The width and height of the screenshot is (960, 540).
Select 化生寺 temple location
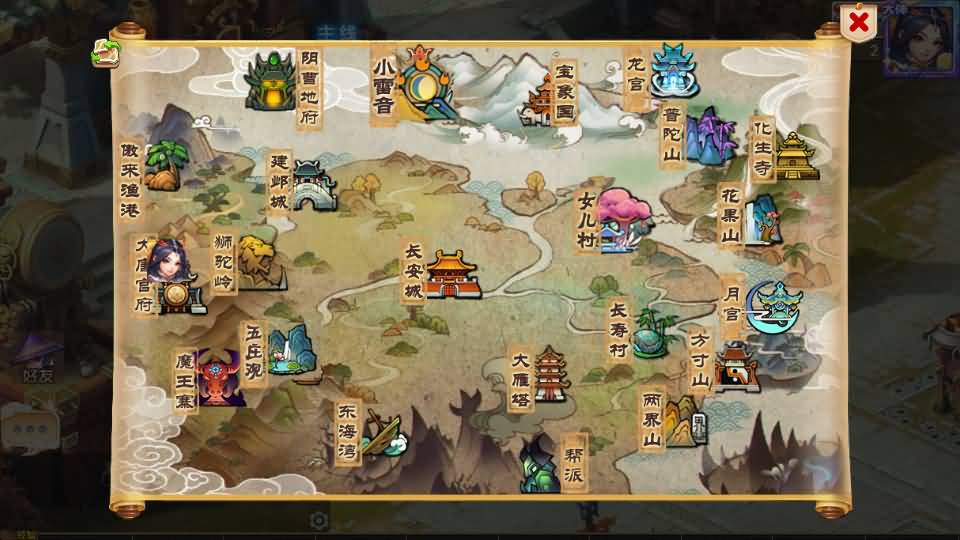pyautogui.click(x=796, y=156)
